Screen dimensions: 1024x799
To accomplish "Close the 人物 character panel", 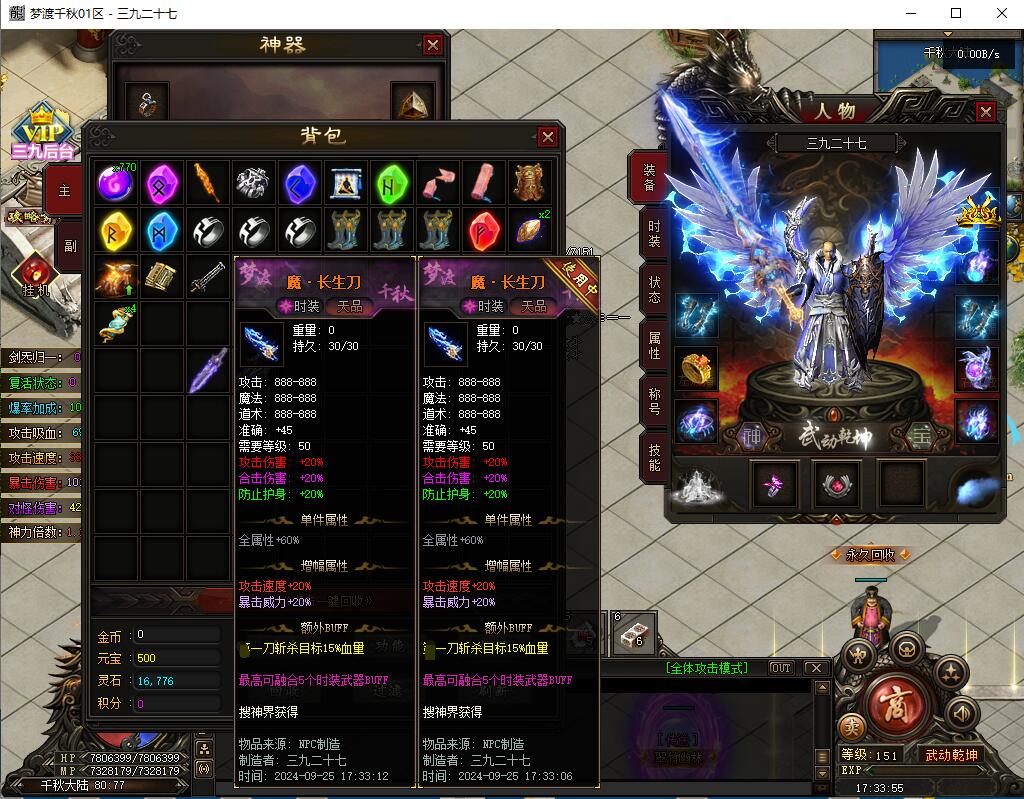I will click(985, 112).
